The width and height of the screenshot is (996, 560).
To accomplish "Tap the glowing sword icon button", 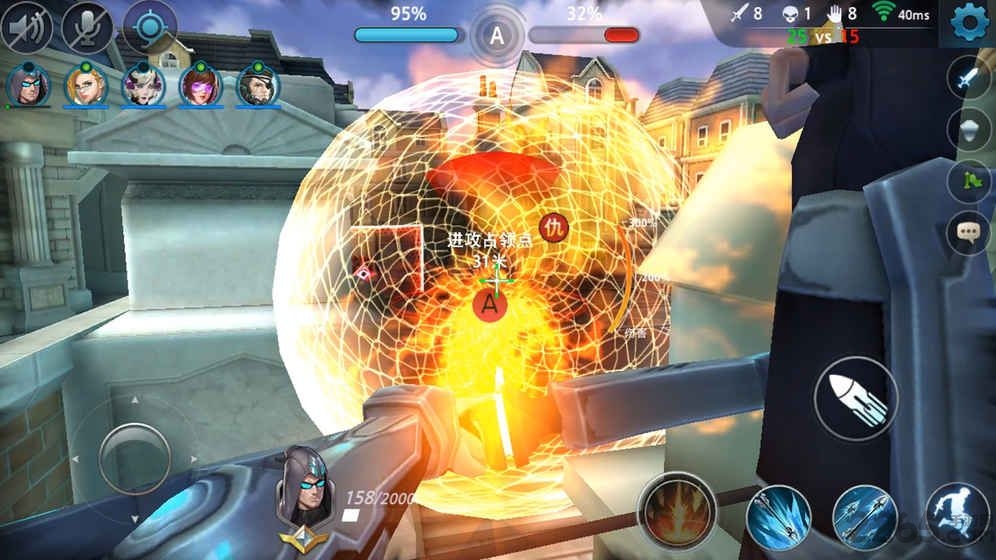I will tap(967, 80).
